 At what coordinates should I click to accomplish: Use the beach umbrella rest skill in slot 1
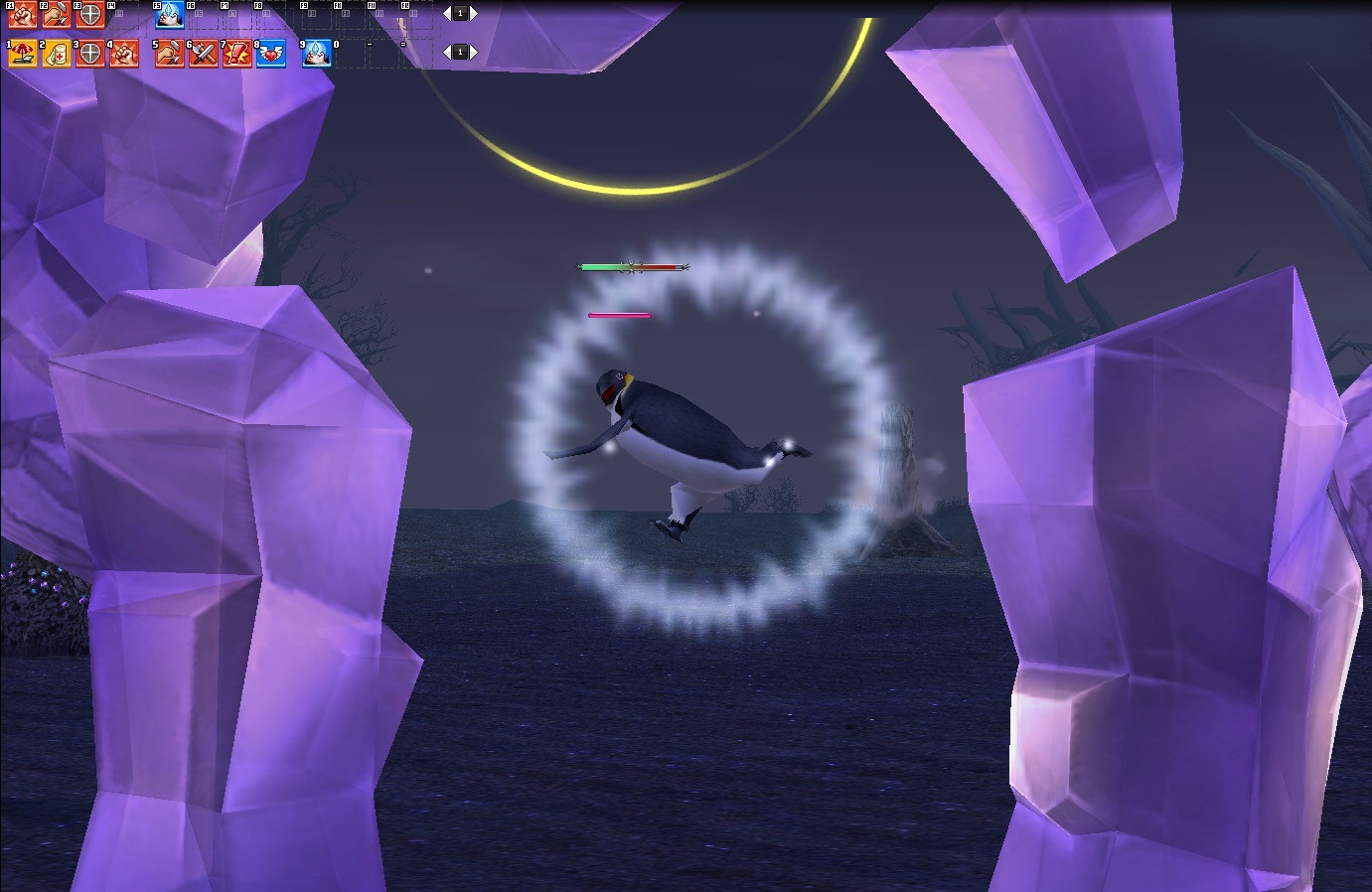click(22, 54)
